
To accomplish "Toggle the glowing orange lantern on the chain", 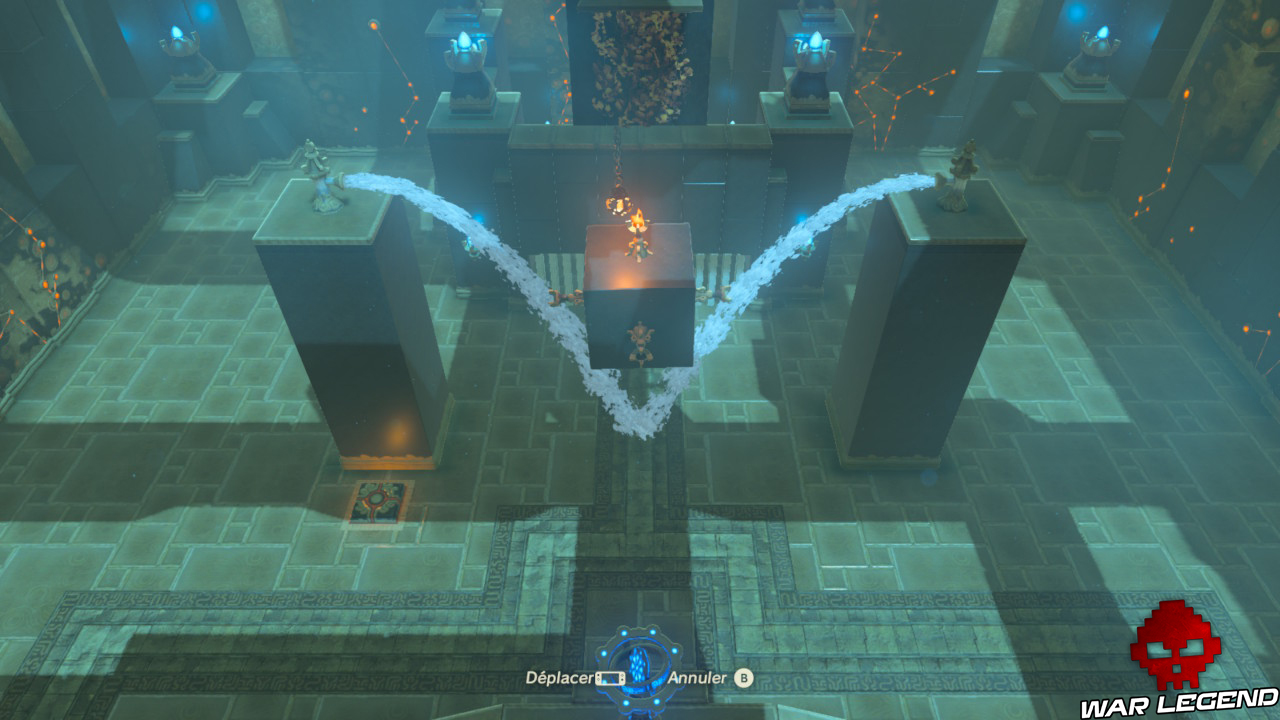I will coord(617,205).
